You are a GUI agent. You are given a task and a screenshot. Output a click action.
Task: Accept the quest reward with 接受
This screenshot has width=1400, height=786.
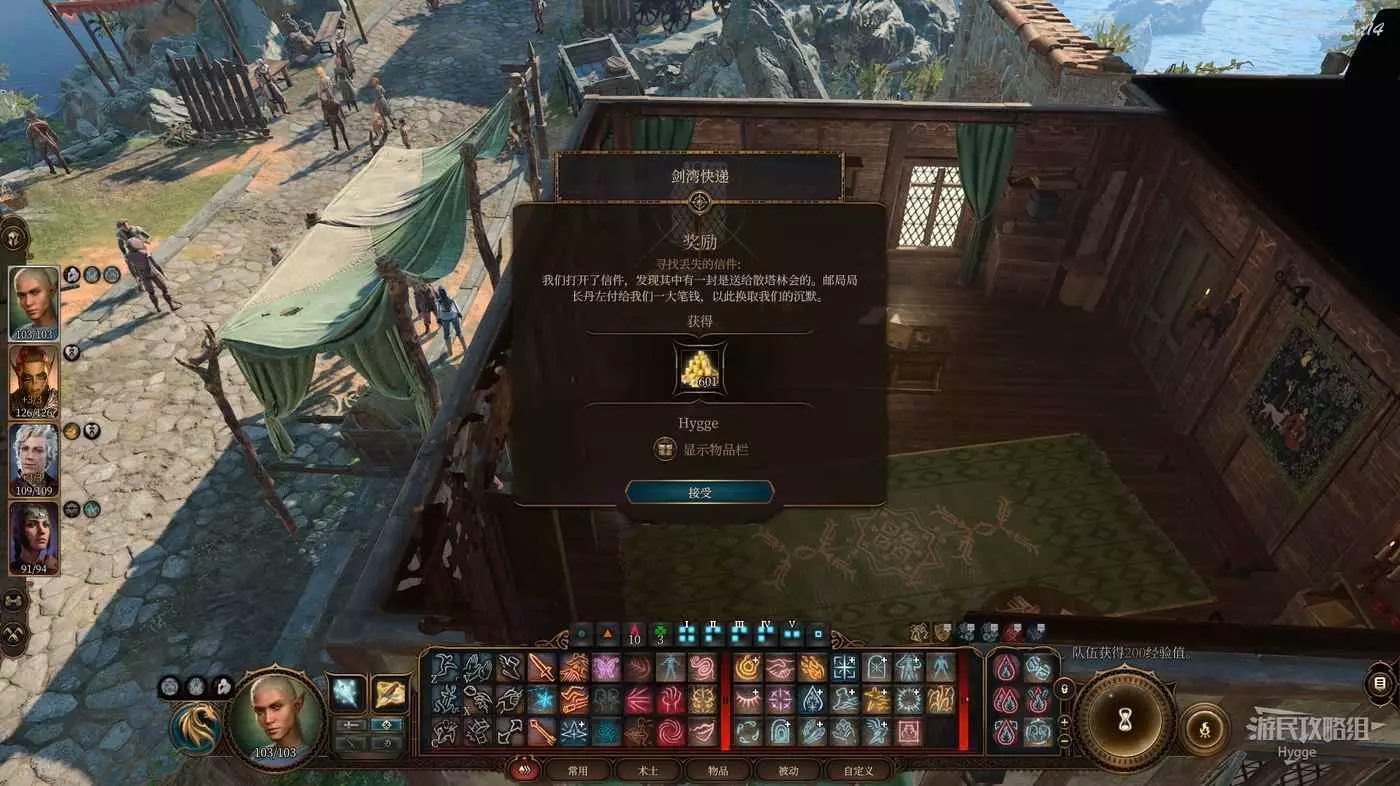(x=699, y=492)
